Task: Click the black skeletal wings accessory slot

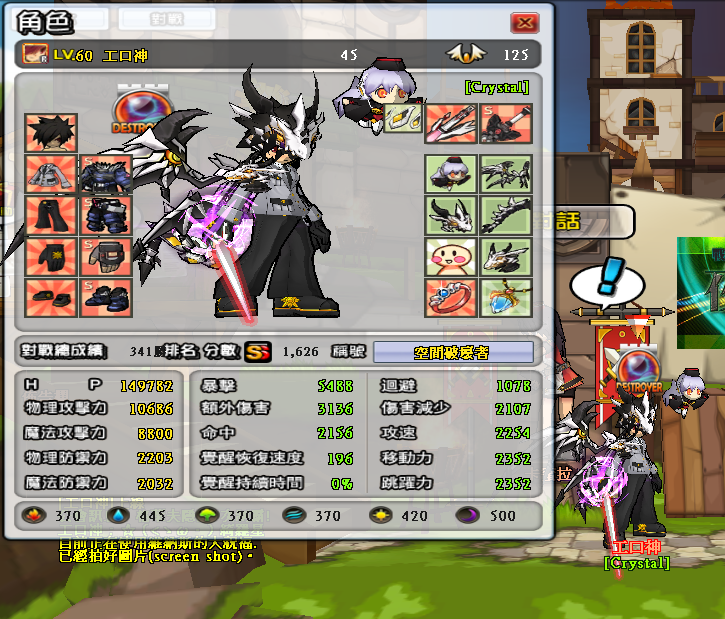Action: click(x=505, y=174)
